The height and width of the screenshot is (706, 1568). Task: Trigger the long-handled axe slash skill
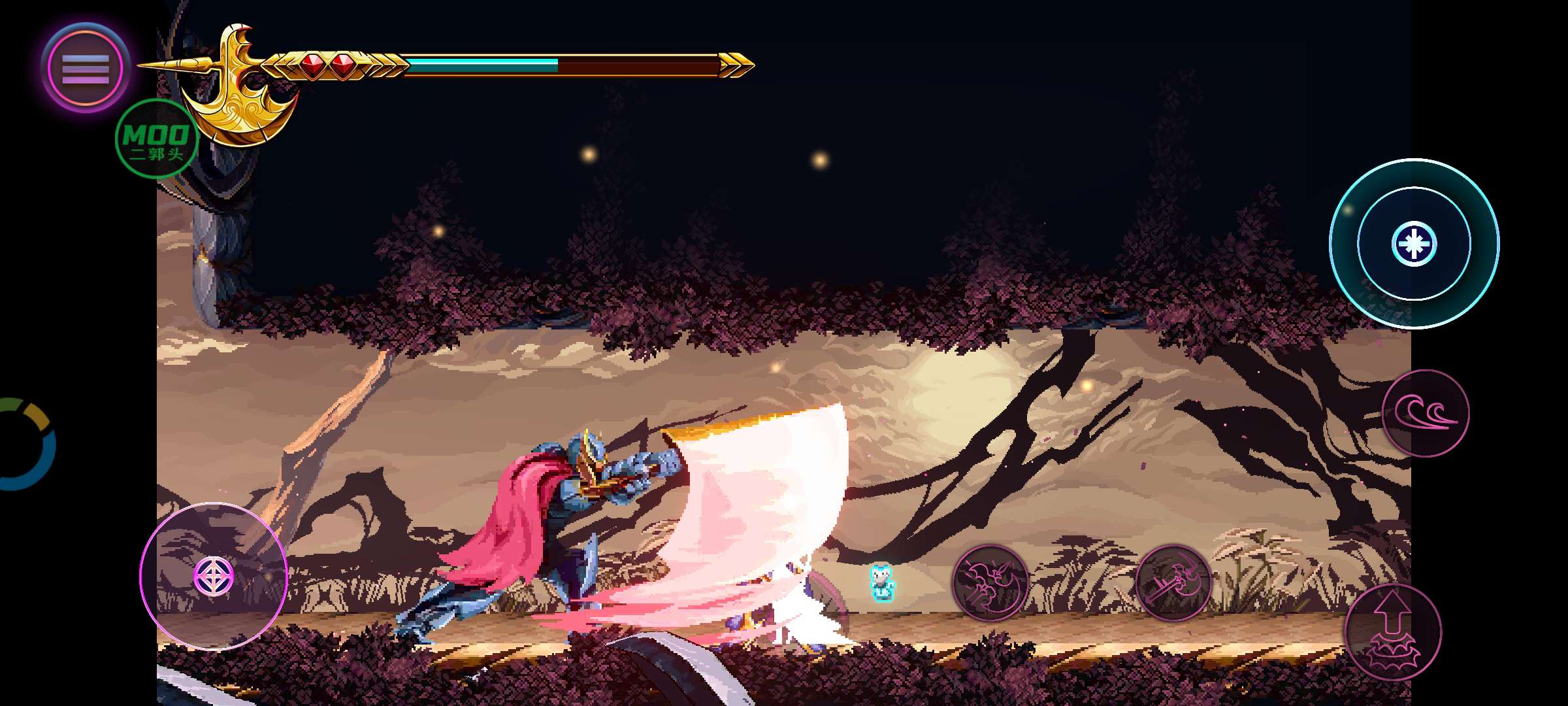pyautogui.click(x=1173, y=582)
